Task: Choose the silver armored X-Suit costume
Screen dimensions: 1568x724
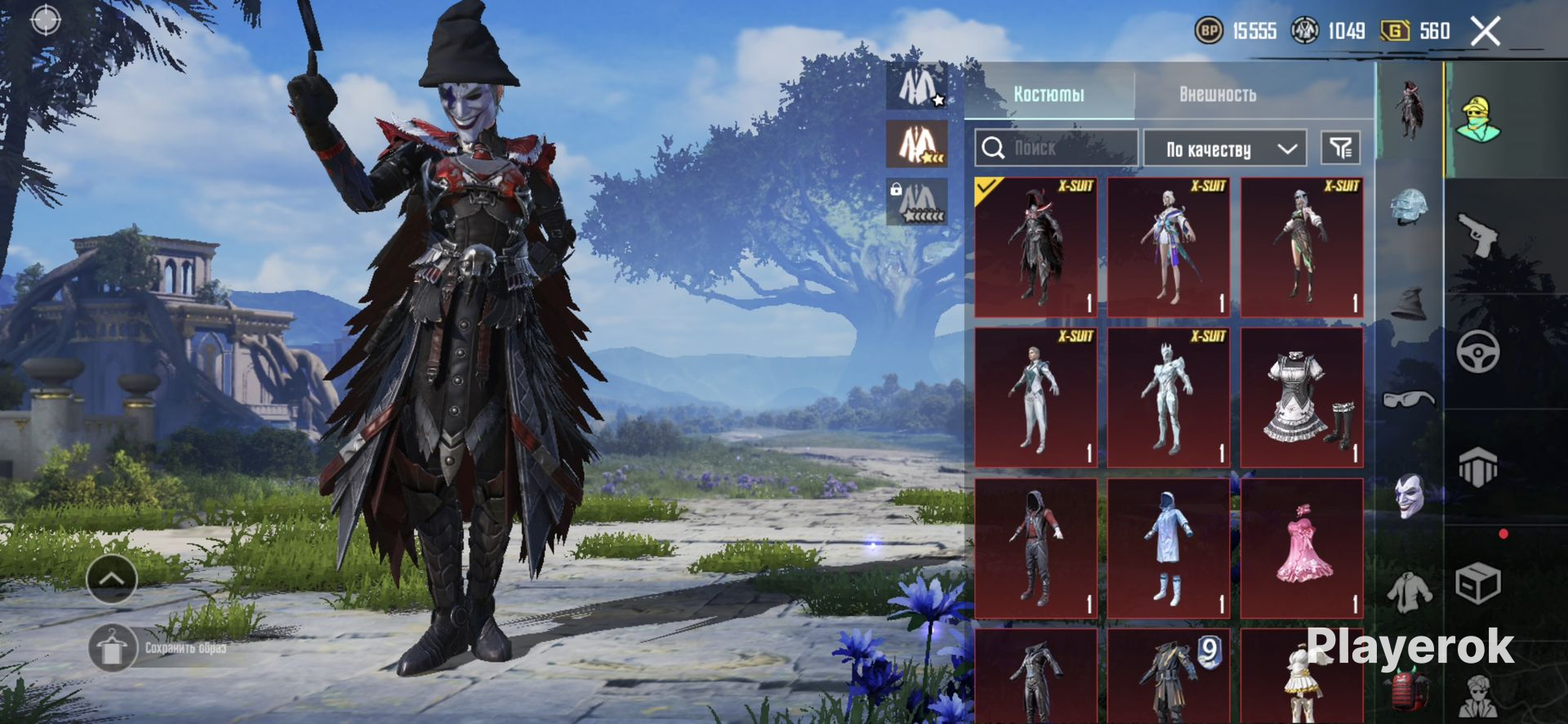Action: click(1169, 397)
